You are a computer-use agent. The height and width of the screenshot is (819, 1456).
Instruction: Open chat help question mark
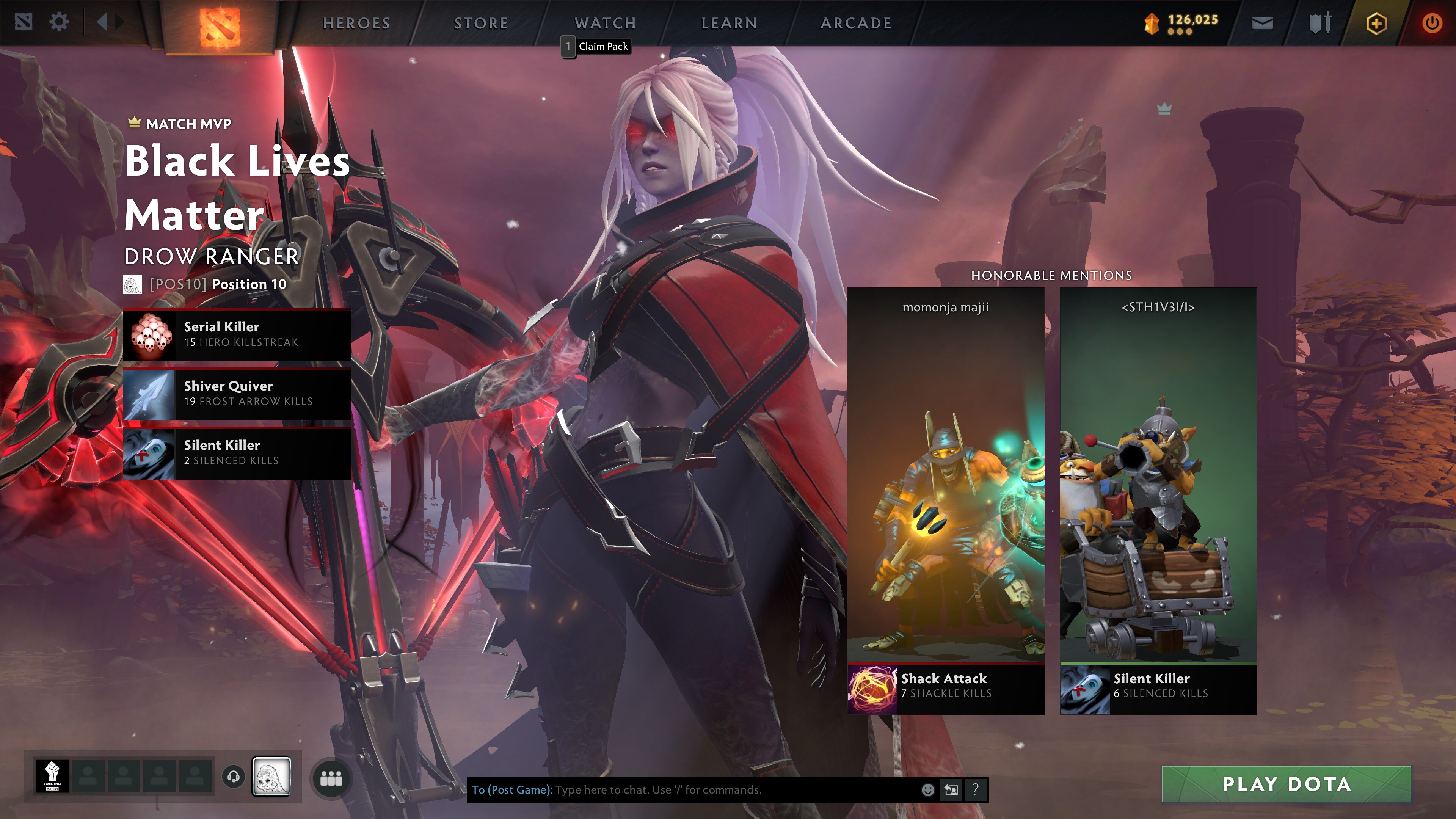(975, 789)
